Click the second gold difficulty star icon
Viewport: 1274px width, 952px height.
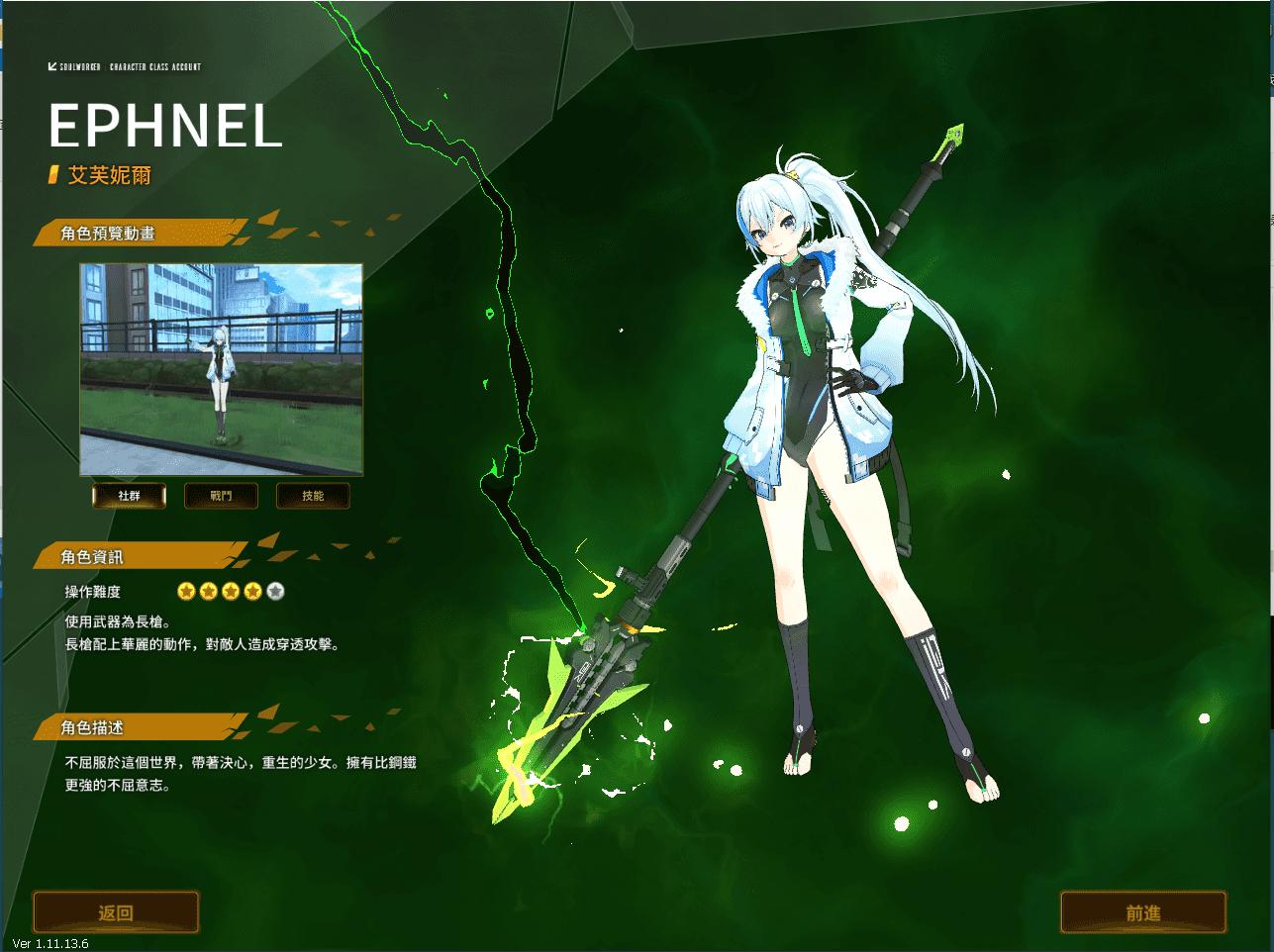click(x=208, y=591)
